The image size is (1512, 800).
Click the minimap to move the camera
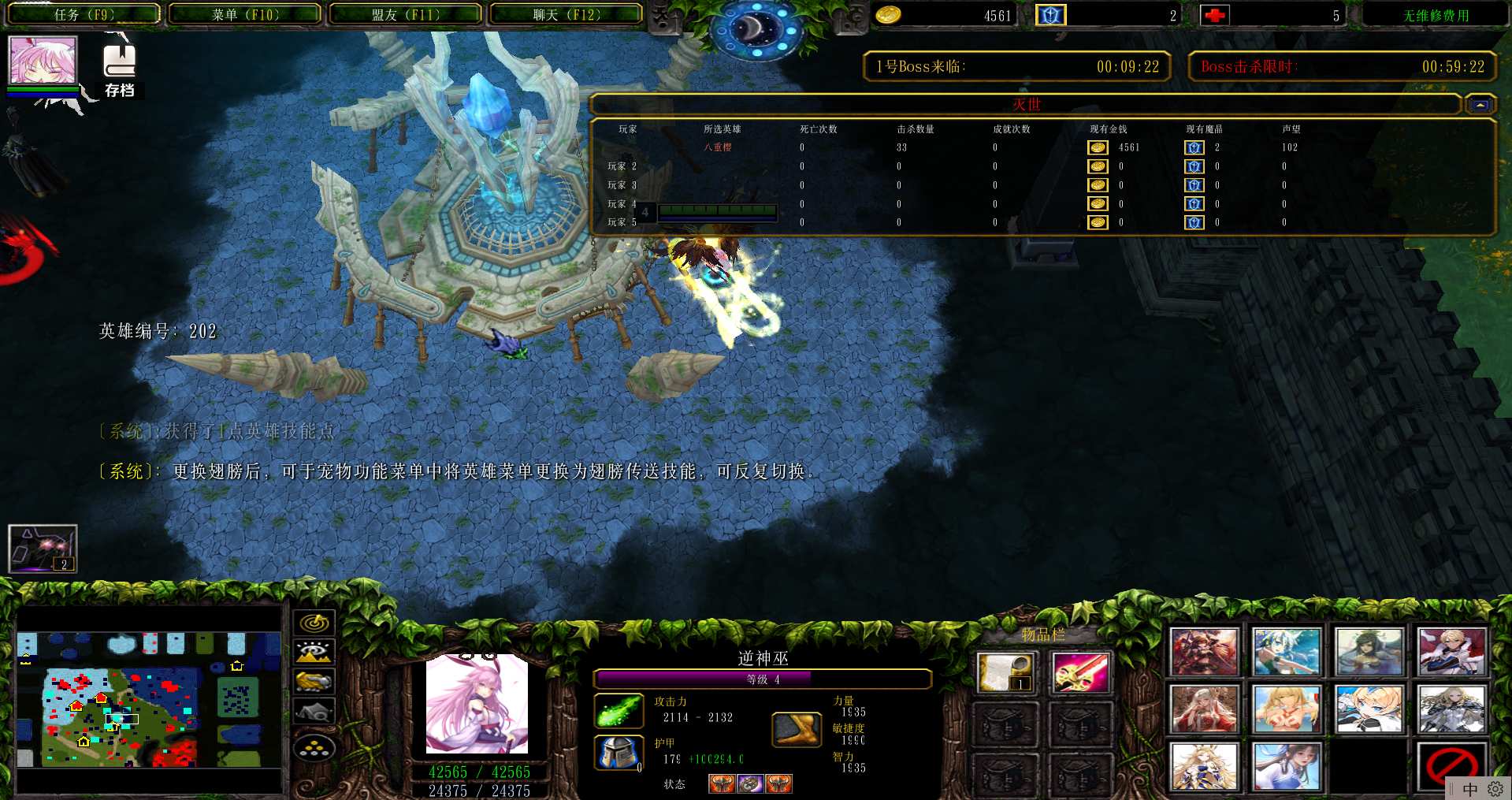point(150,700)
